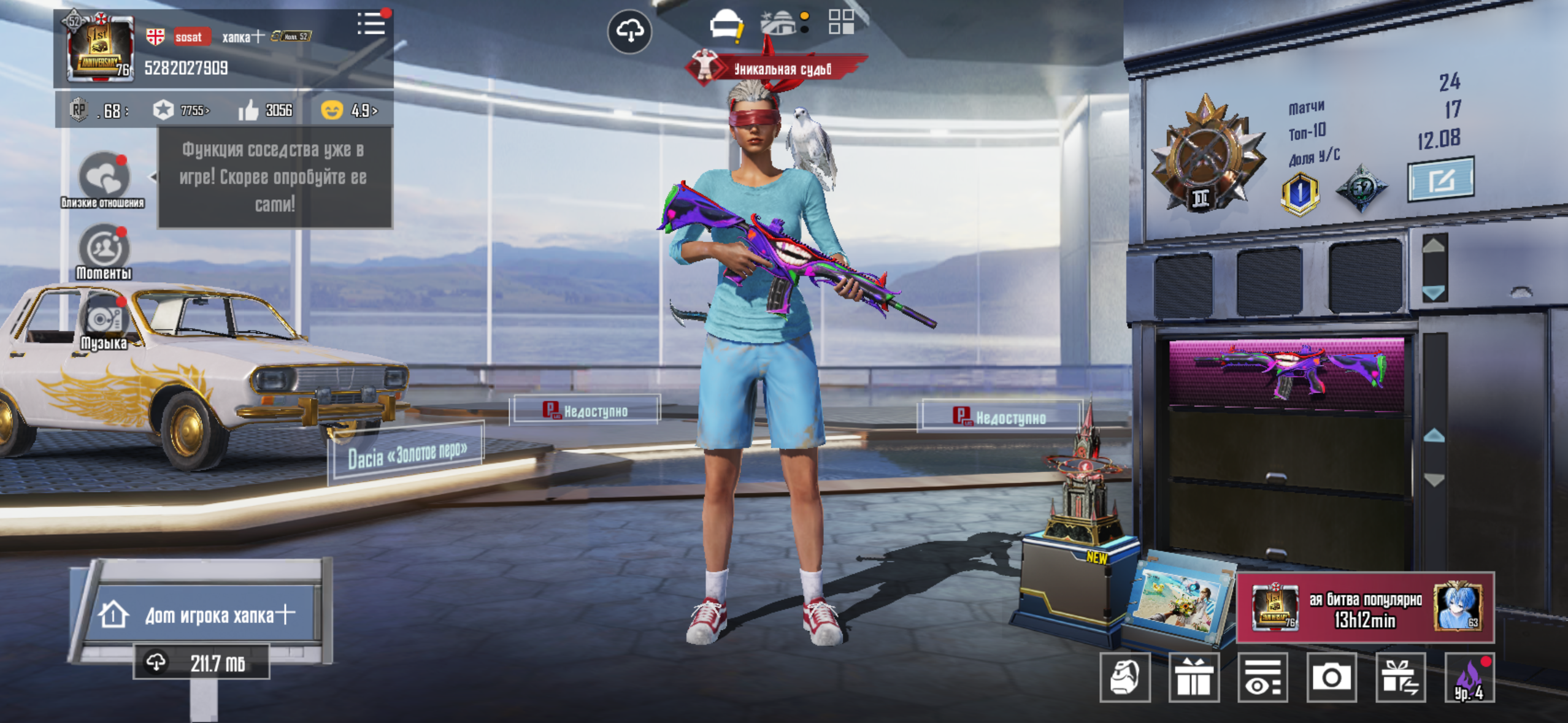The height and width of the screenshot is (723, 1568).
Task: Select the Dacia «Золотое перо» label
Action: click(x=407, y=454)
